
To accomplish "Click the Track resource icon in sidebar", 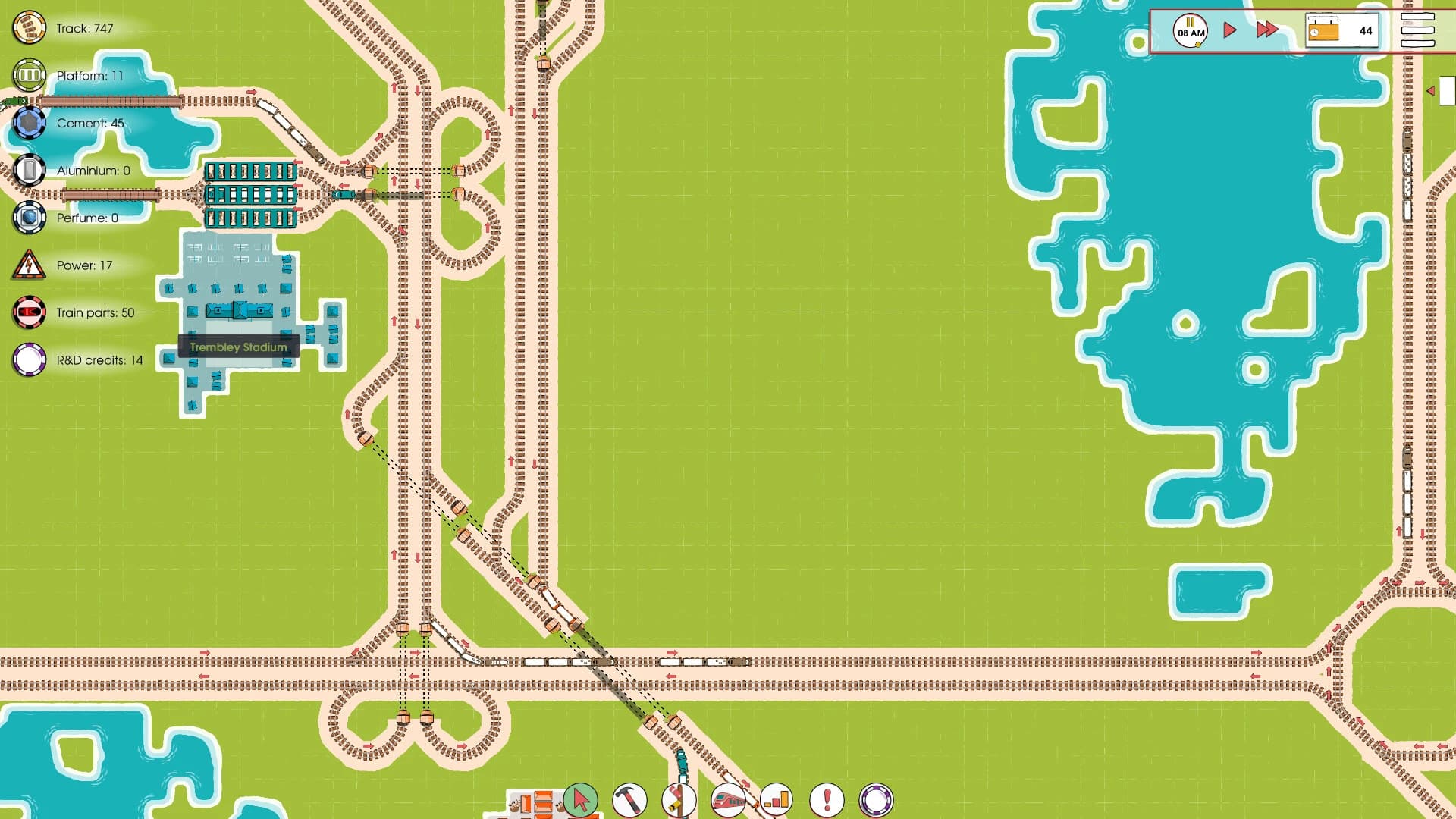I will [29, 28].
